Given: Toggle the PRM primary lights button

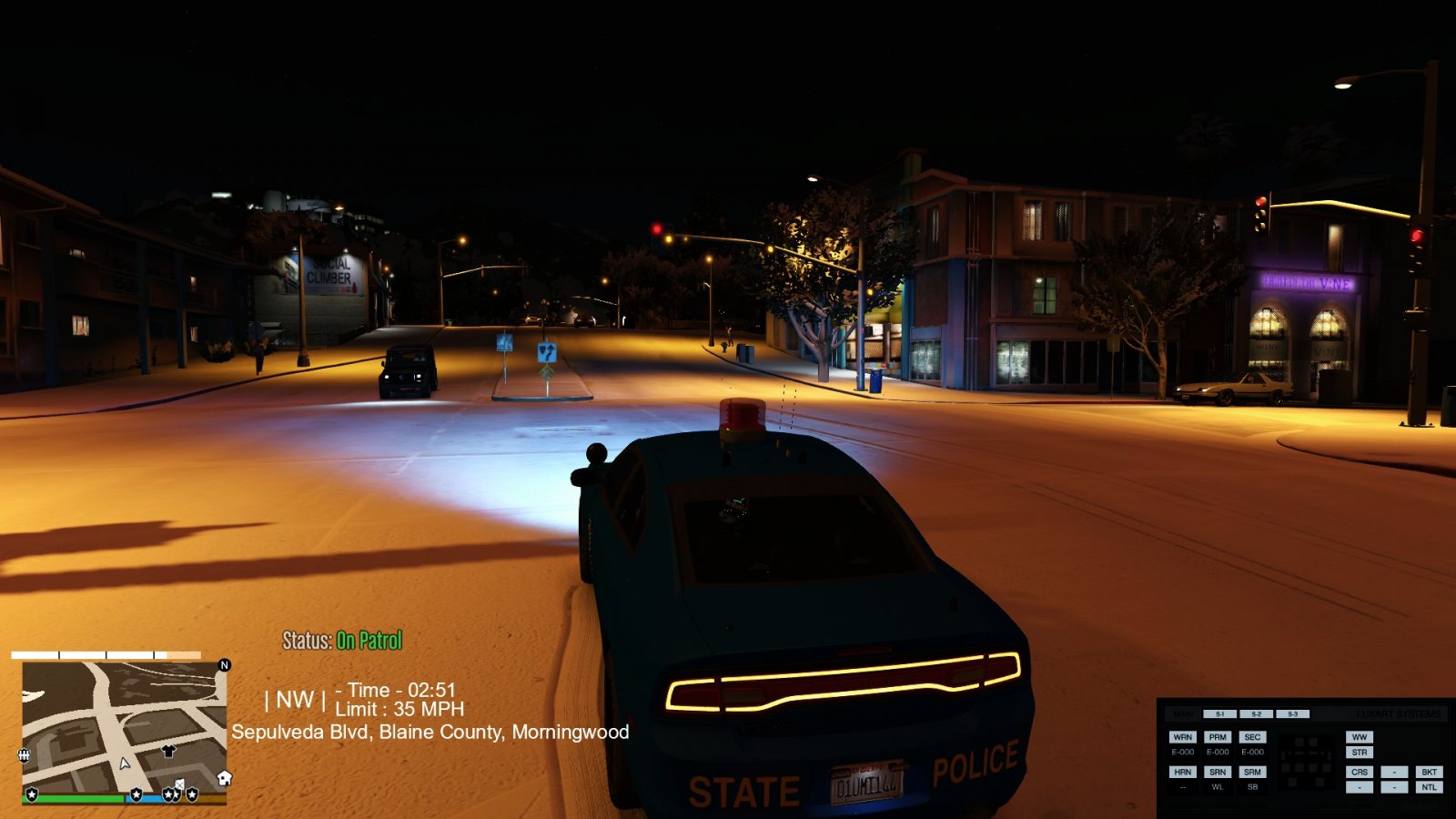Looking at the screenshot, I should [1218, 737].
